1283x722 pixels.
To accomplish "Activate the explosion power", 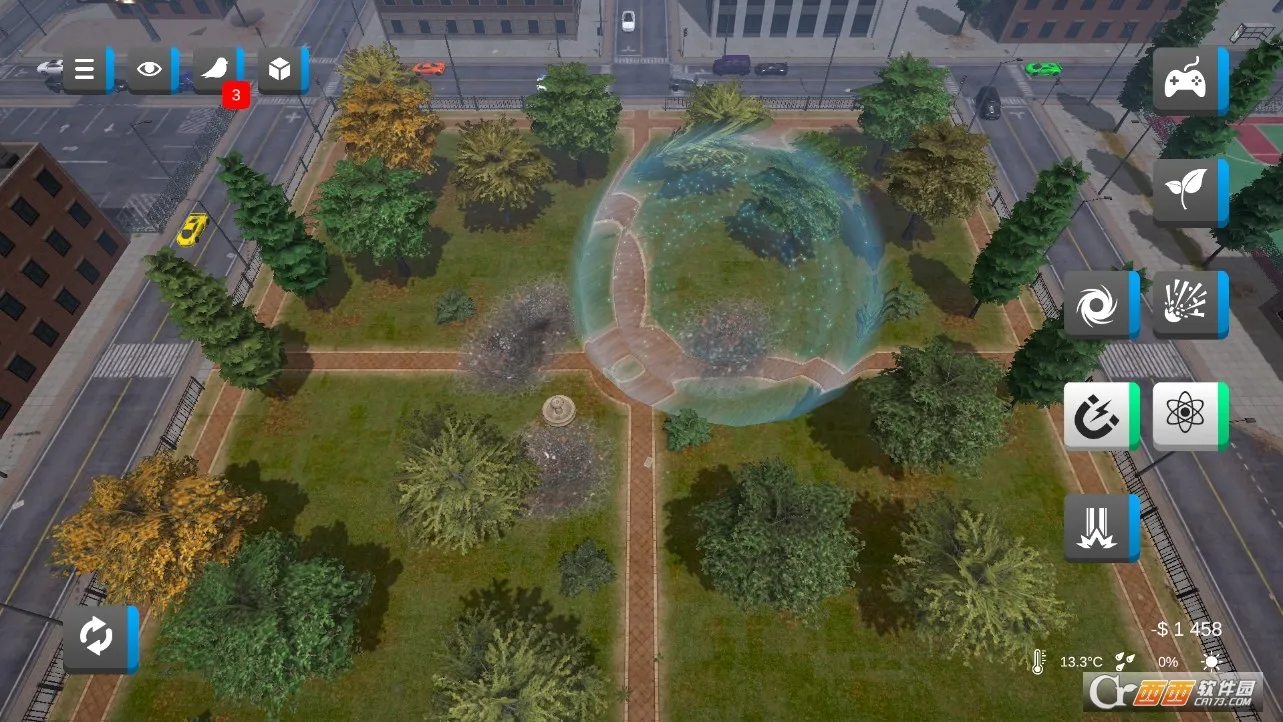I will pos(1188,305).
